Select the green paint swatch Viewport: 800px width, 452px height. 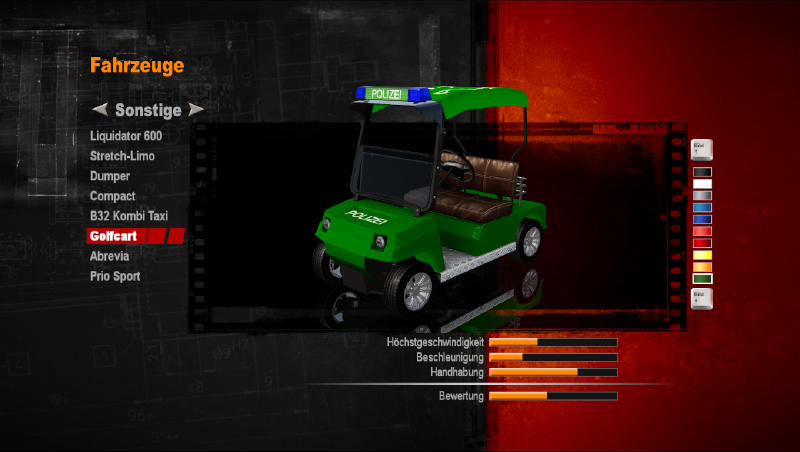click(702, 279)
